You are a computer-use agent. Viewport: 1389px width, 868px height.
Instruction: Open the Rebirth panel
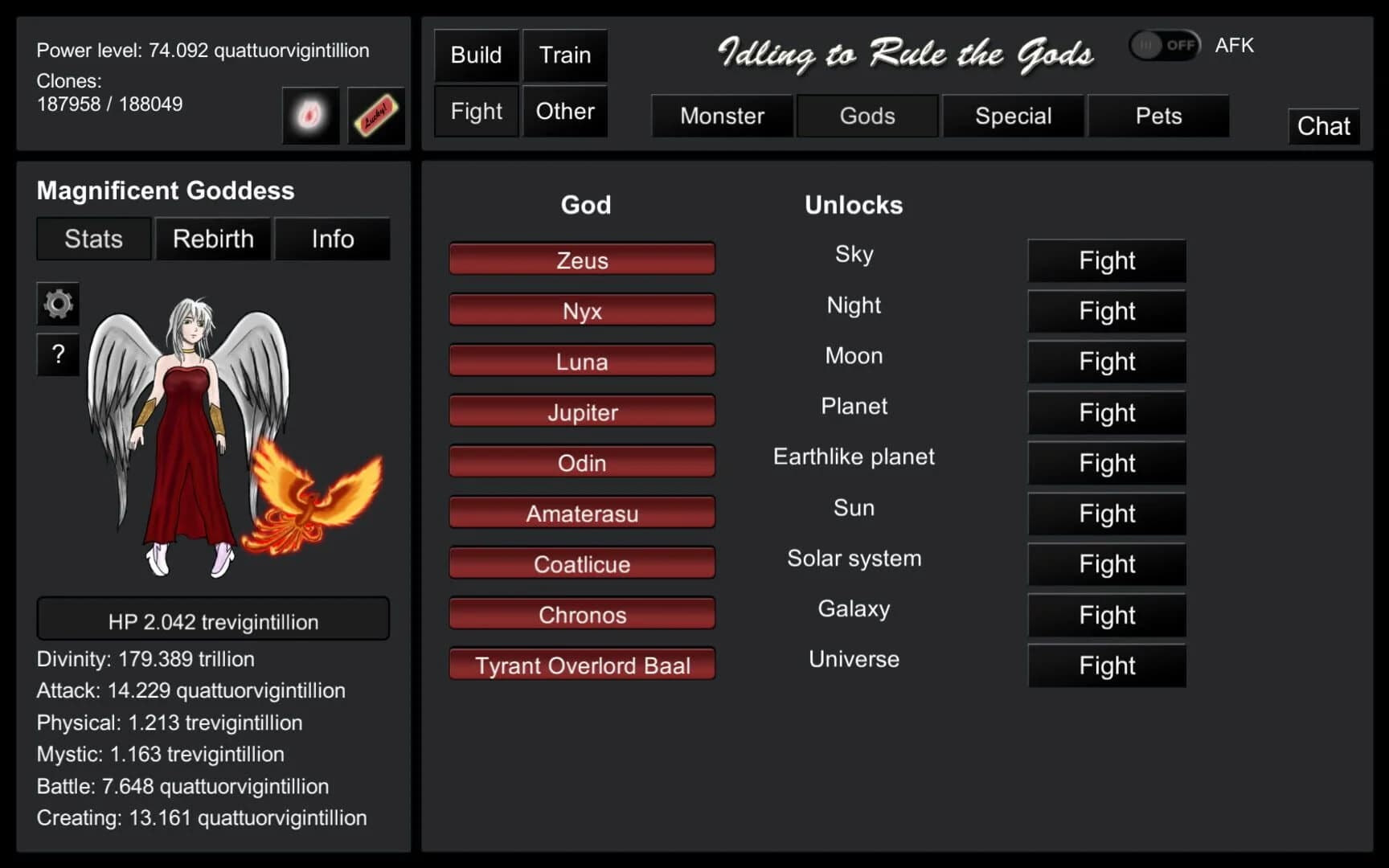pos(212,239)
